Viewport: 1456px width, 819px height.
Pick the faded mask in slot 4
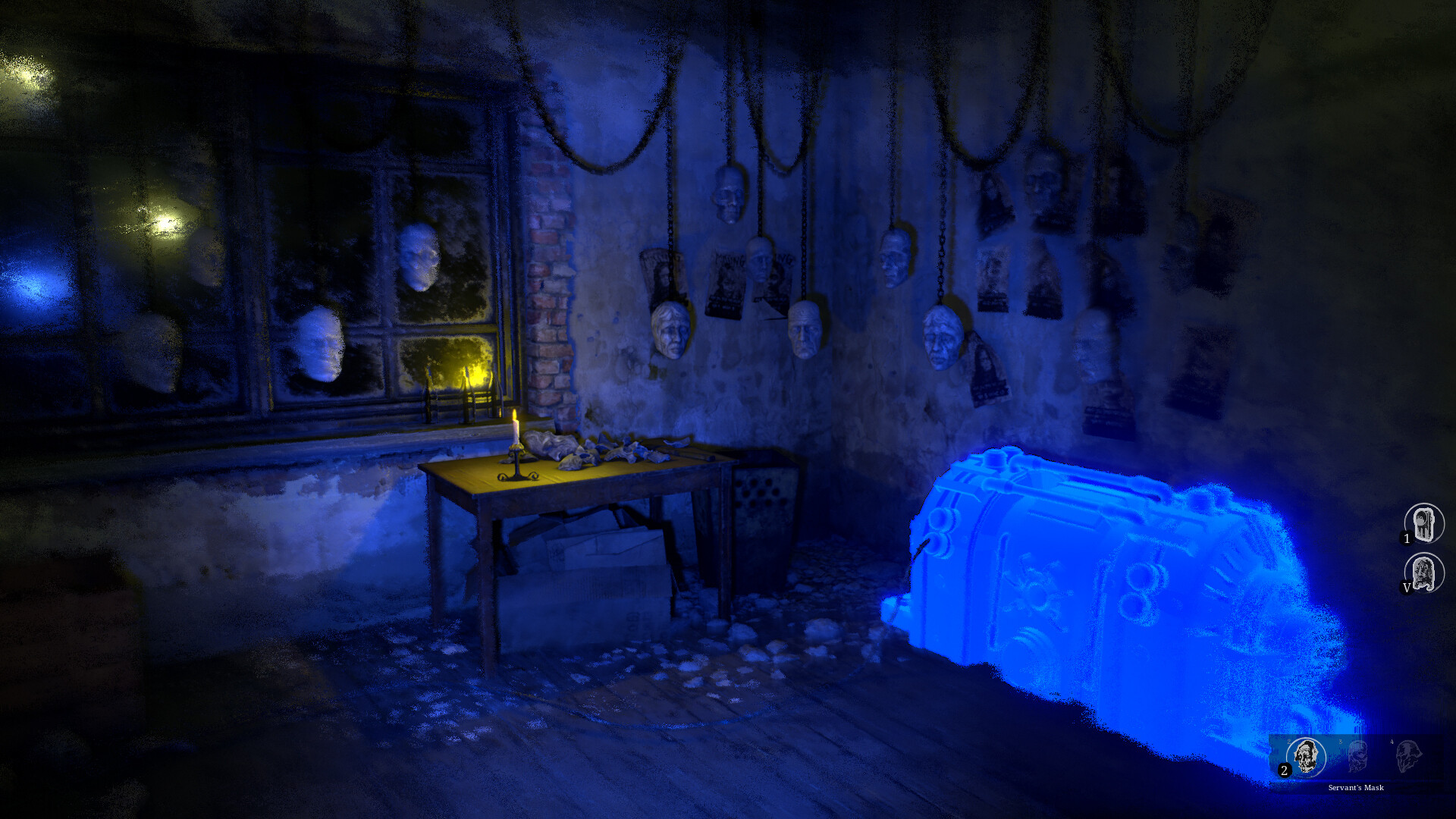[x=1407, y=756]
